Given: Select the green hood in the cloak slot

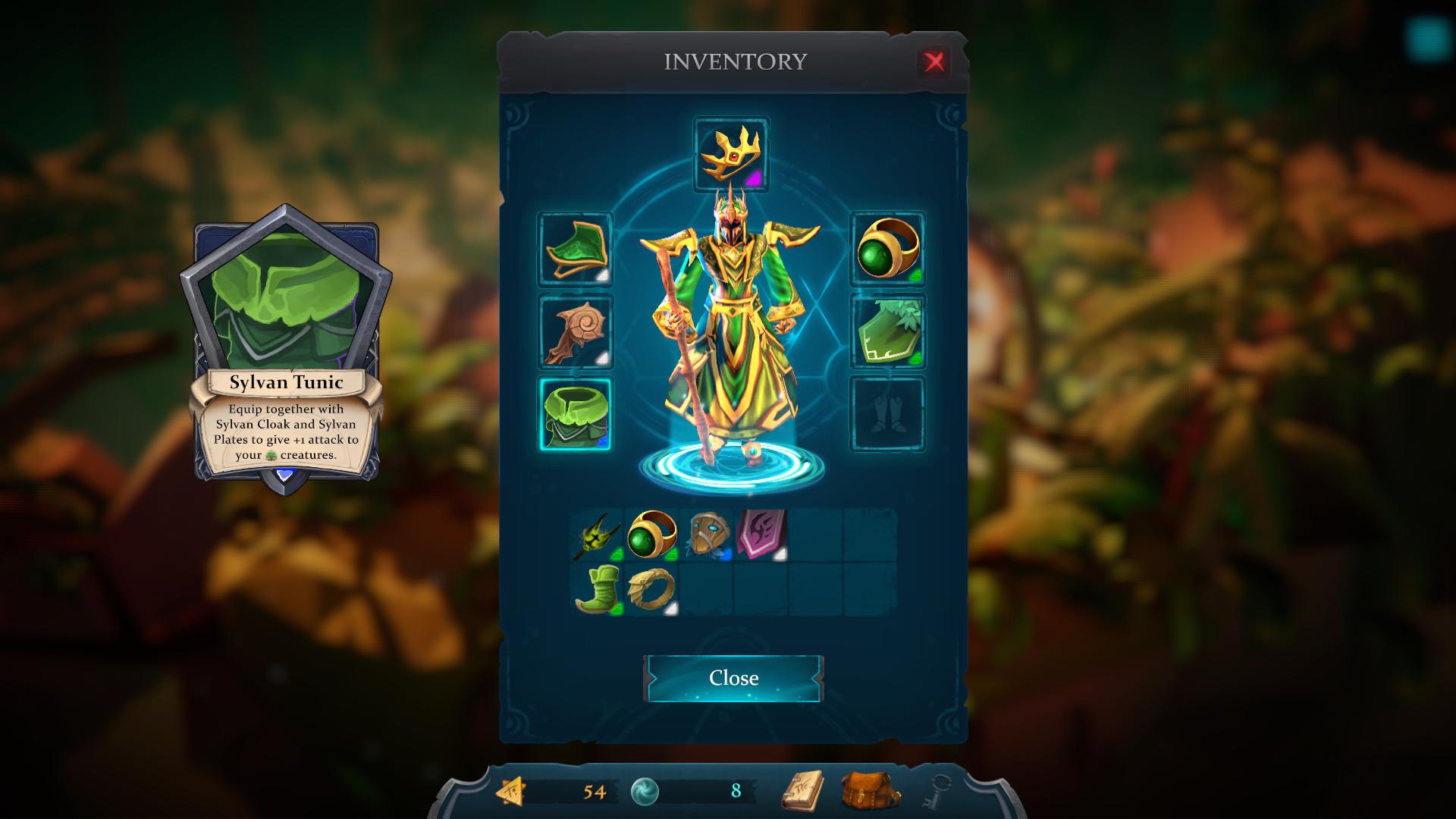Looking at the screenshot, I should [x=575, y=250].
